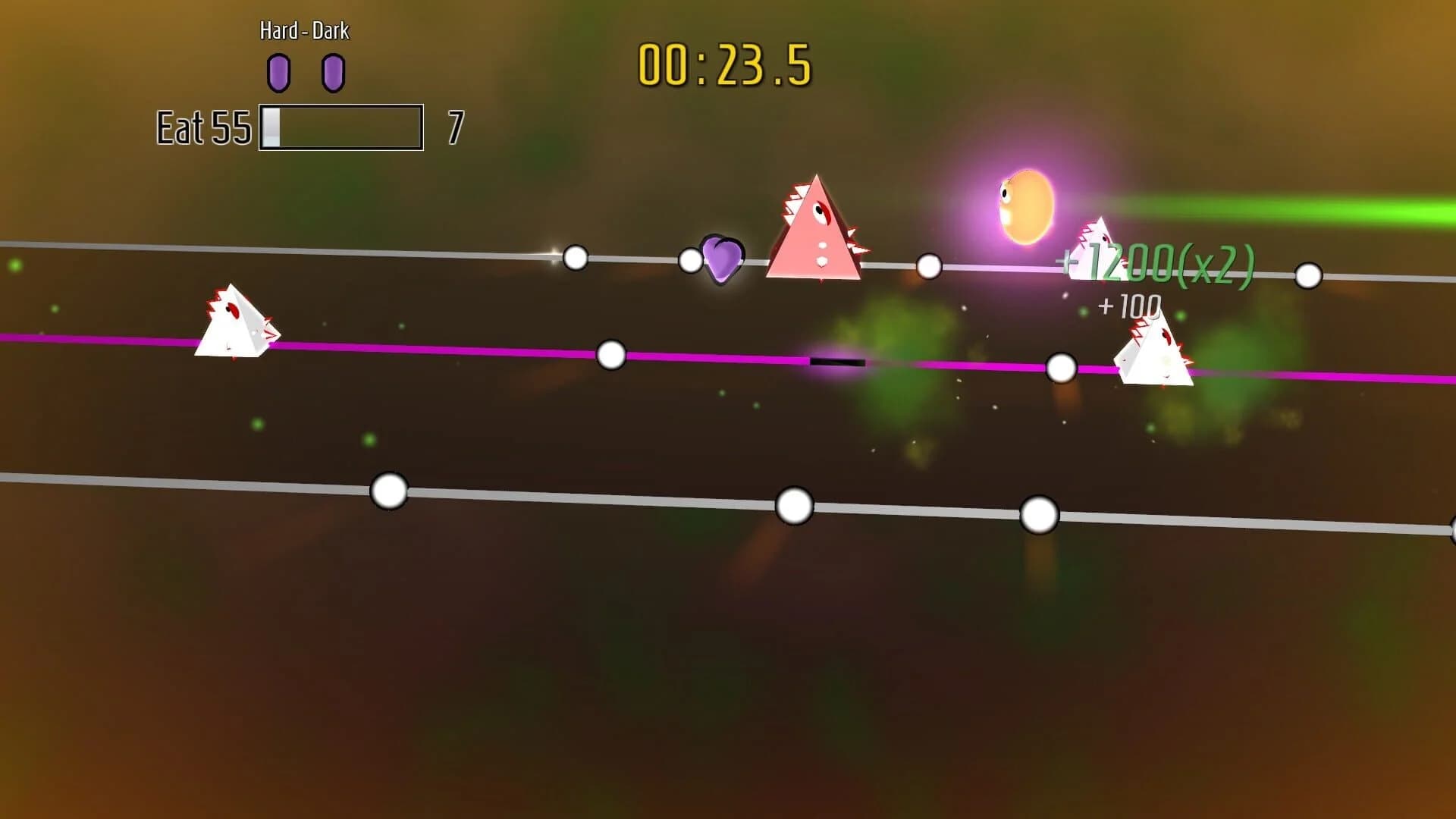This screenshot has height=819, width=1456.
Task: Click the note dot on the magenta line center
Action: [x=611, y=355]
